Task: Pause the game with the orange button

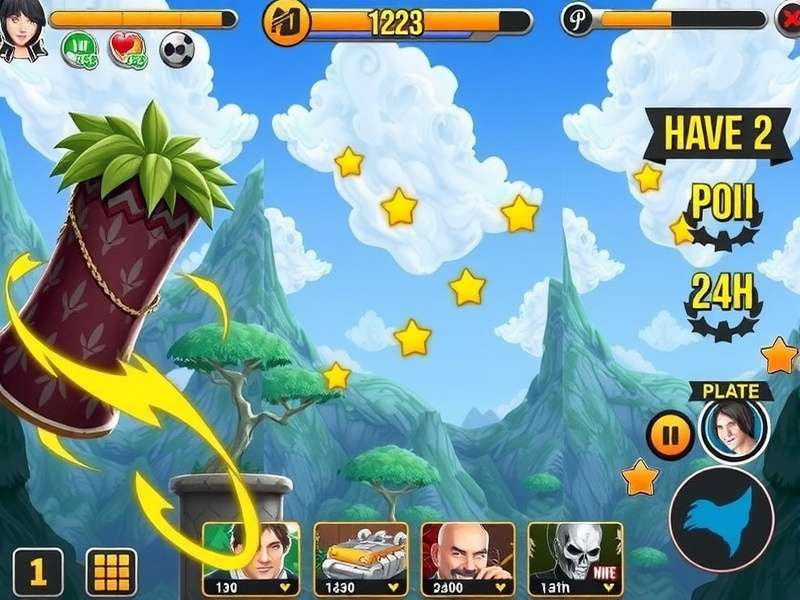Action: point(670,435)
